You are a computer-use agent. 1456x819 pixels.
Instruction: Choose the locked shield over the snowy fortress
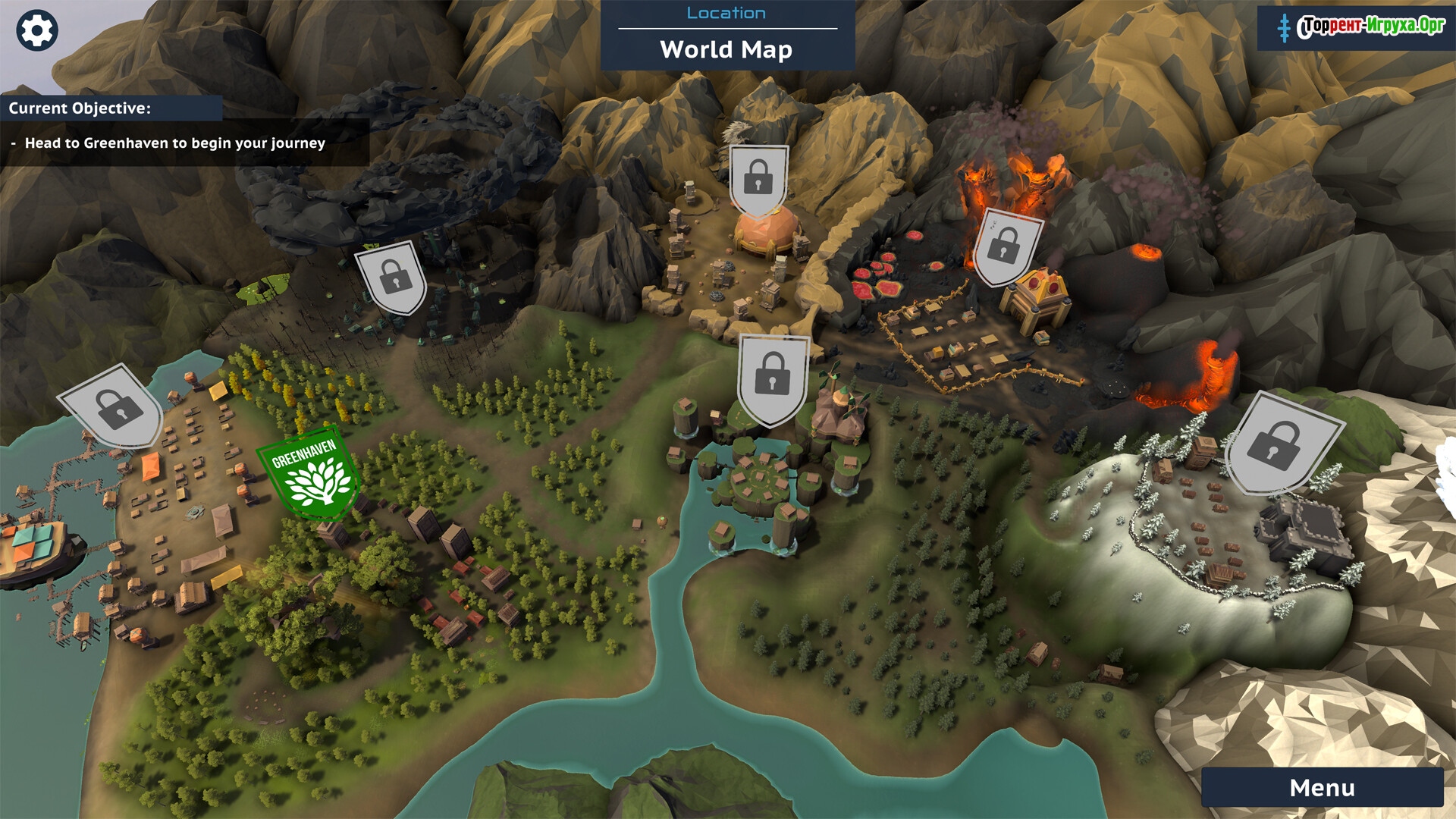(1279, 442)
